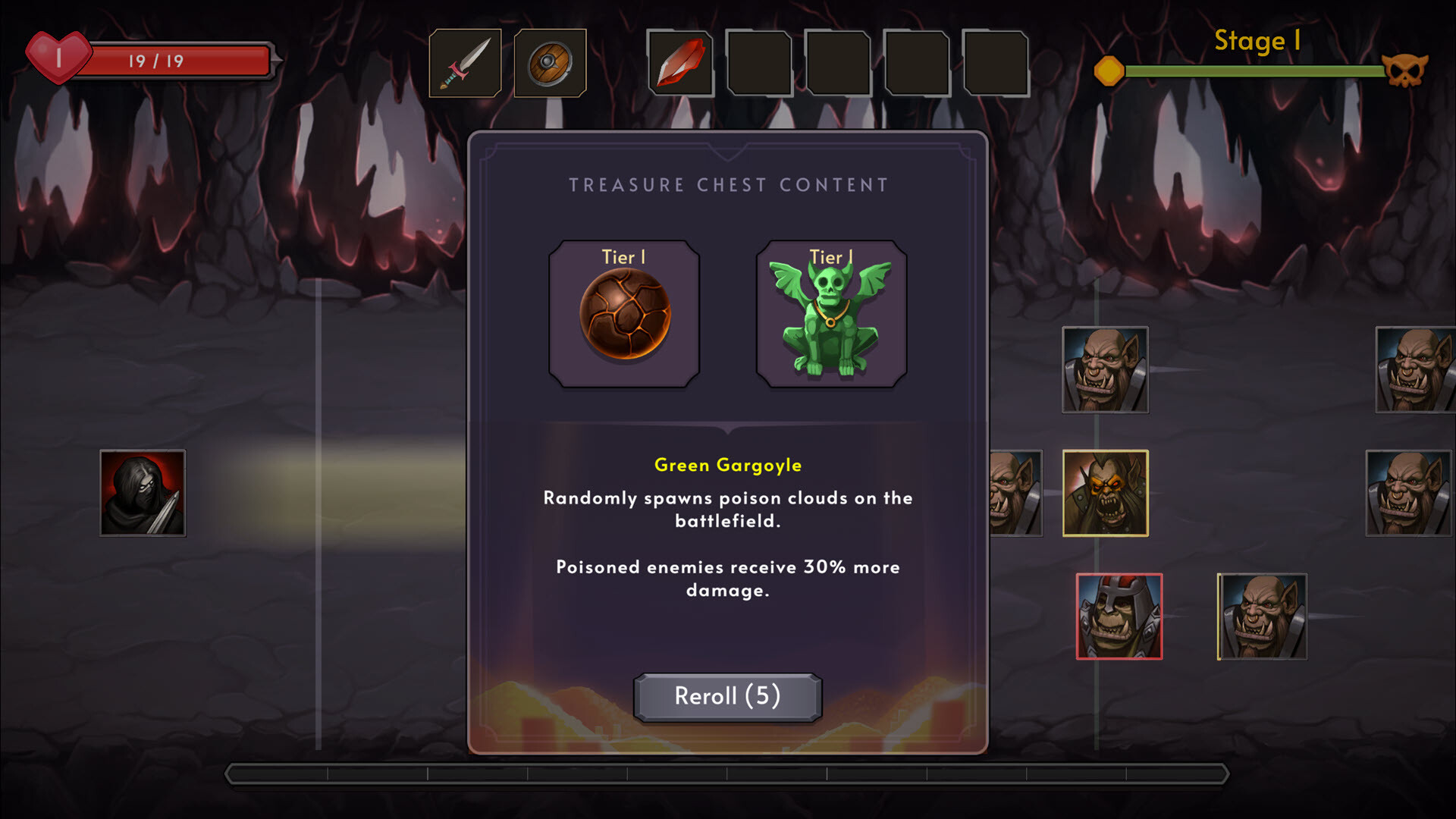
Task: Select the dagger weapon slot
Action: [465, 64]
